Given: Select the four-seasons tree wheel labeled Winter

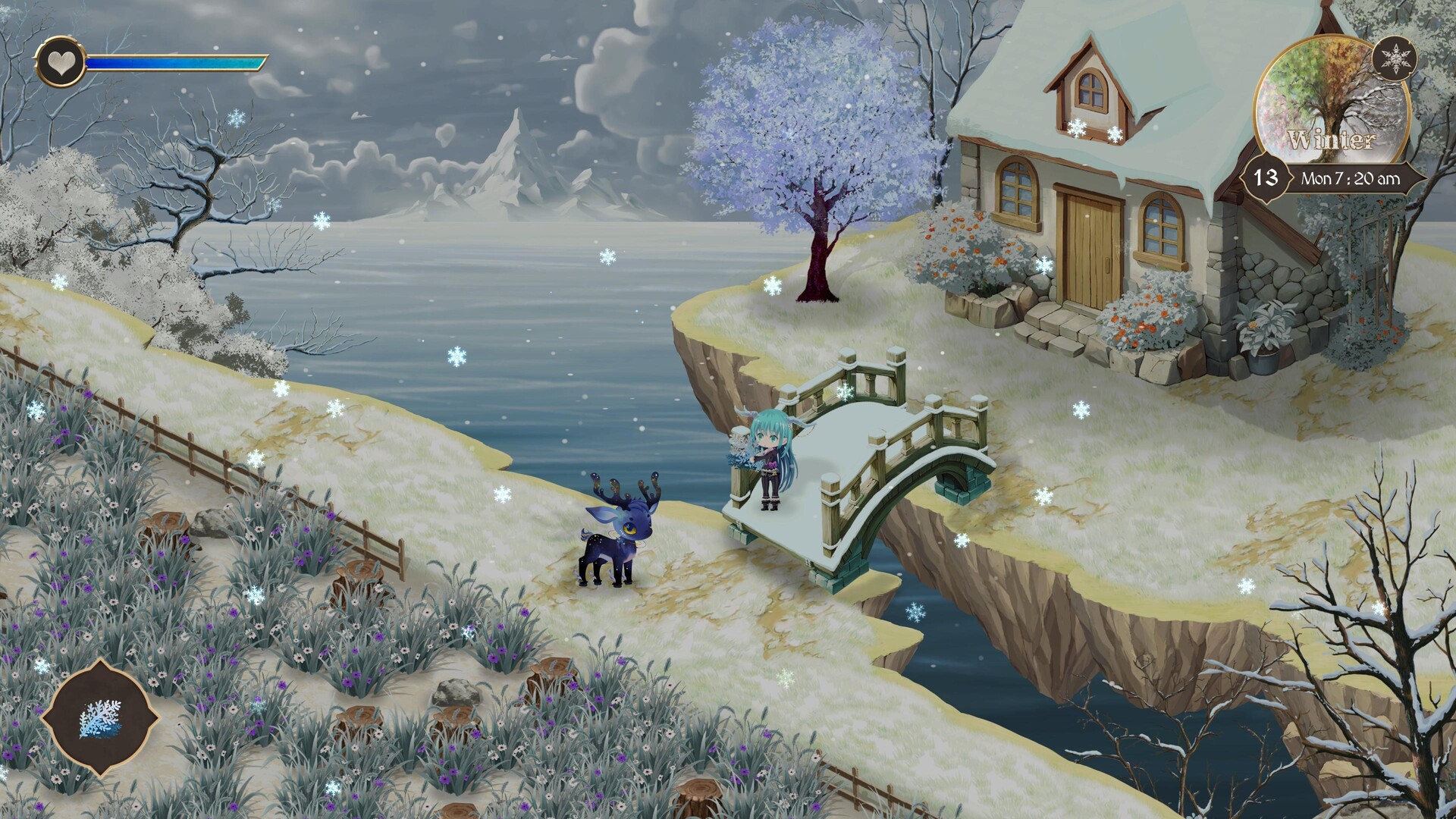Looking at the screenshot, I should (x=1333, y=99).
